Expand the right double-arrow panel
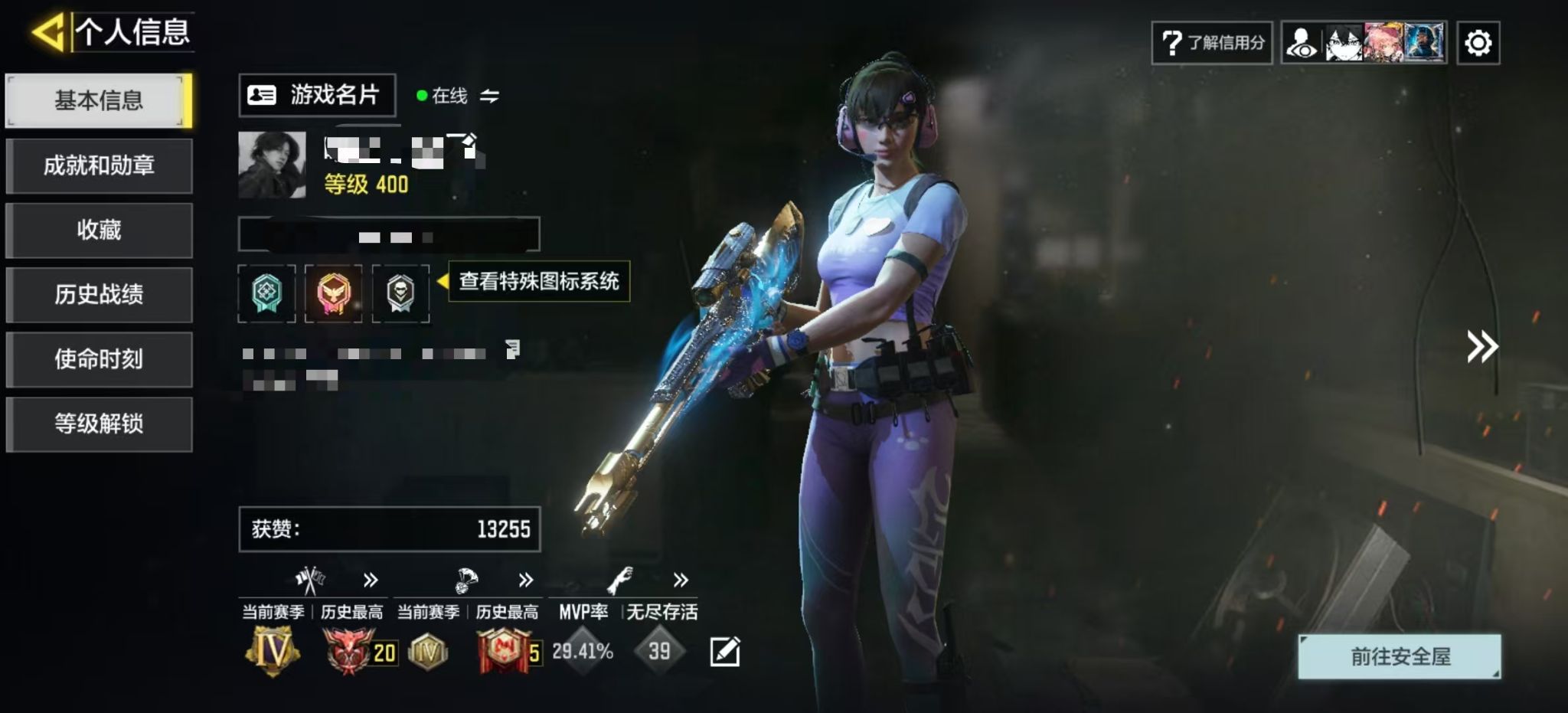 tap(1481, 347)
